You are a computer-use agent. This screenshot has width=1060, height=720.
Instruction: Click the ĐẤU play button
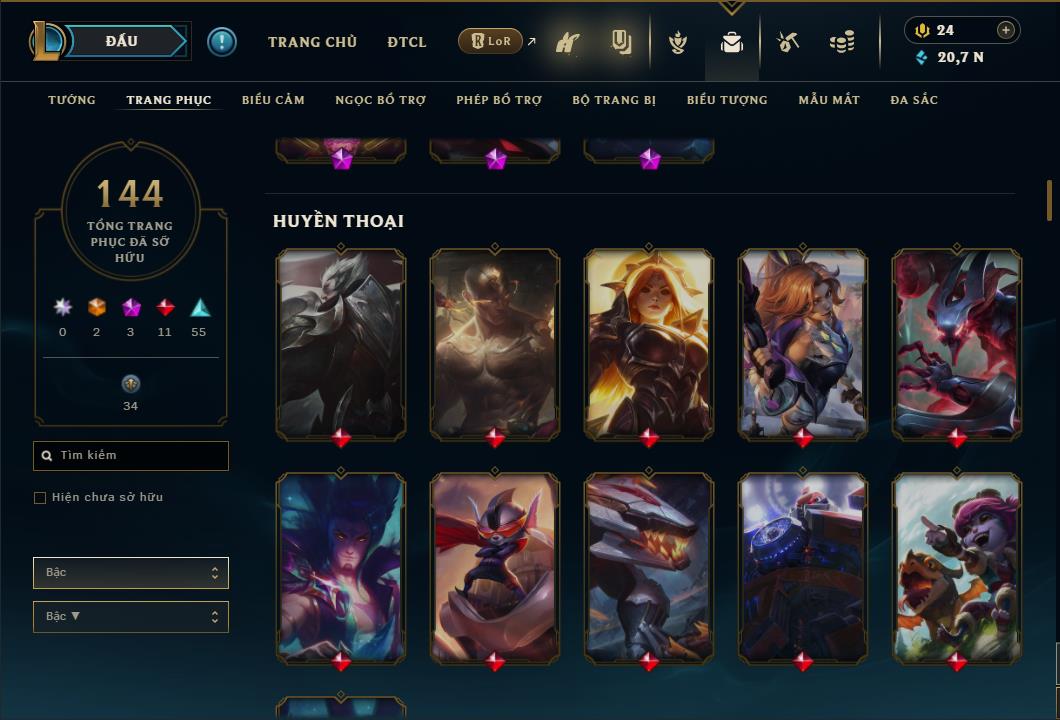[x=120, y=41]
